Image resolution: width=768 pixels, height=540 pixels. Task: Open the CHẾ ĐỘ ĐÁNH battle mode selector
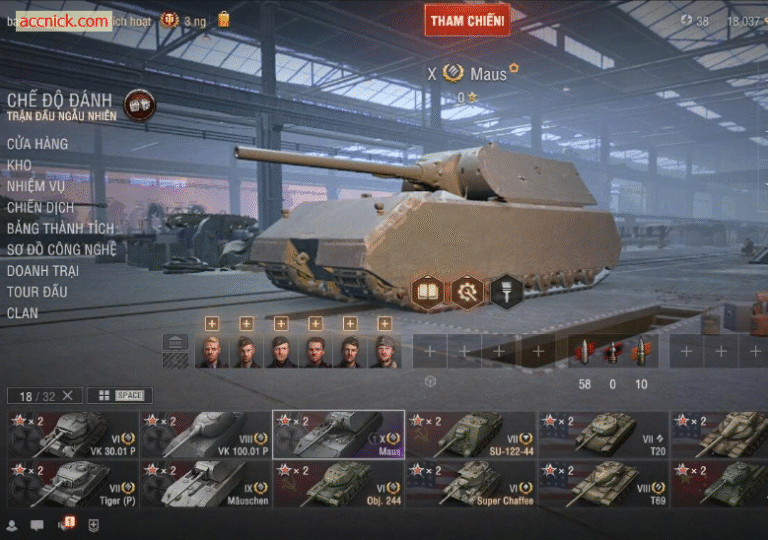[61, 104]
